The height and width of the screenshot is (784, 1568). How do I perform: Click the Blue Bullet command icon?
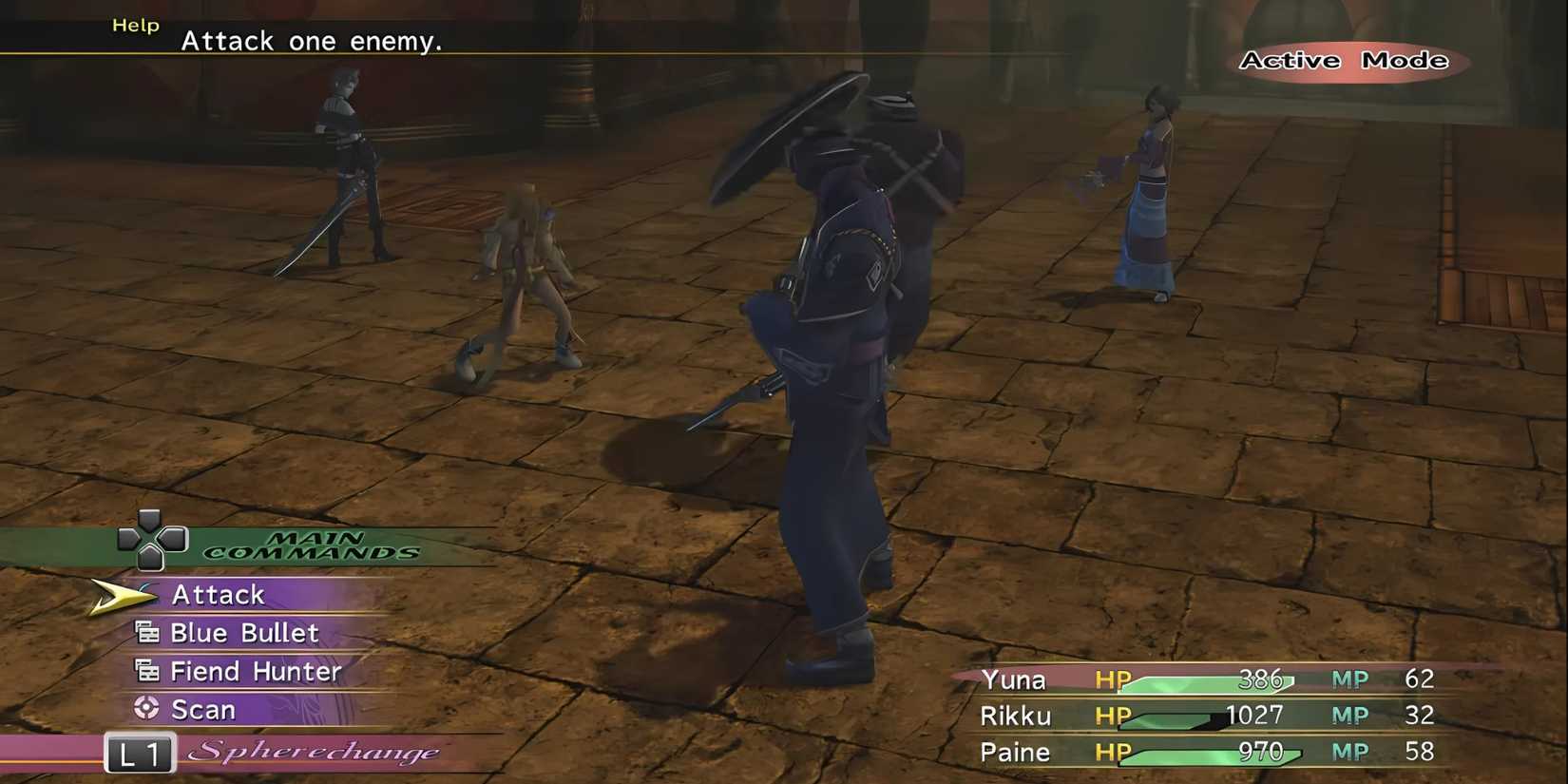(x=147, y=632)
